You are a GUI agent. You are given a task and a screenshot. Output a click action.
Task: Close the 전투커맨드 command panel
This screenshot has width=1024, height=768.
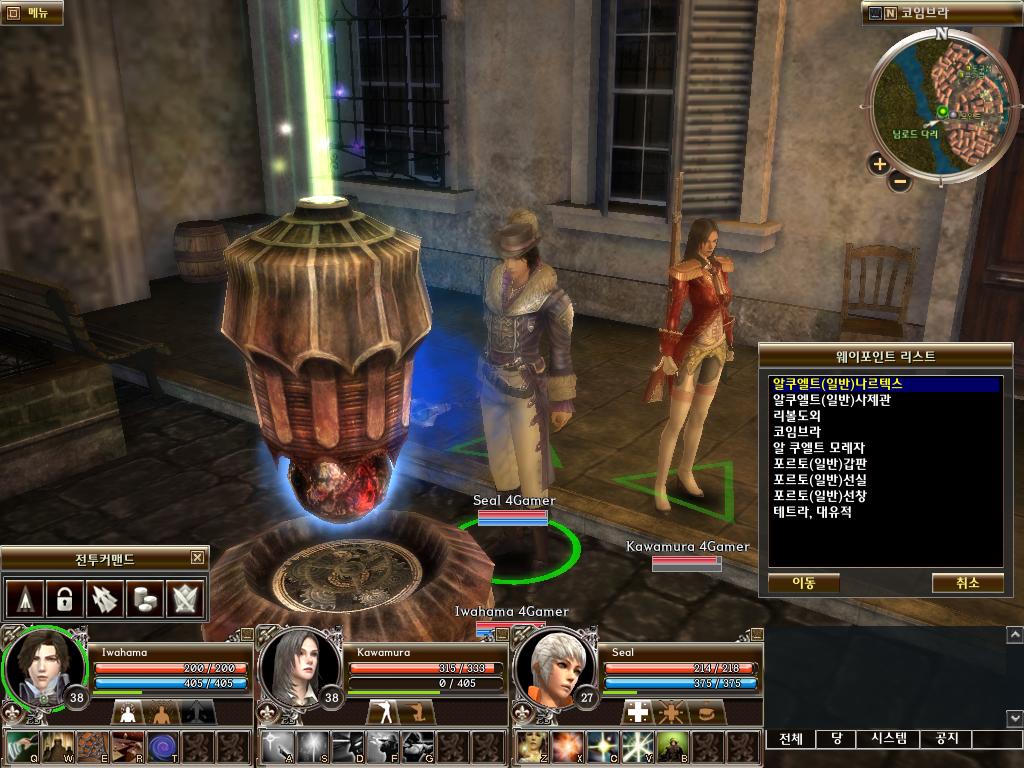(198, 558)
